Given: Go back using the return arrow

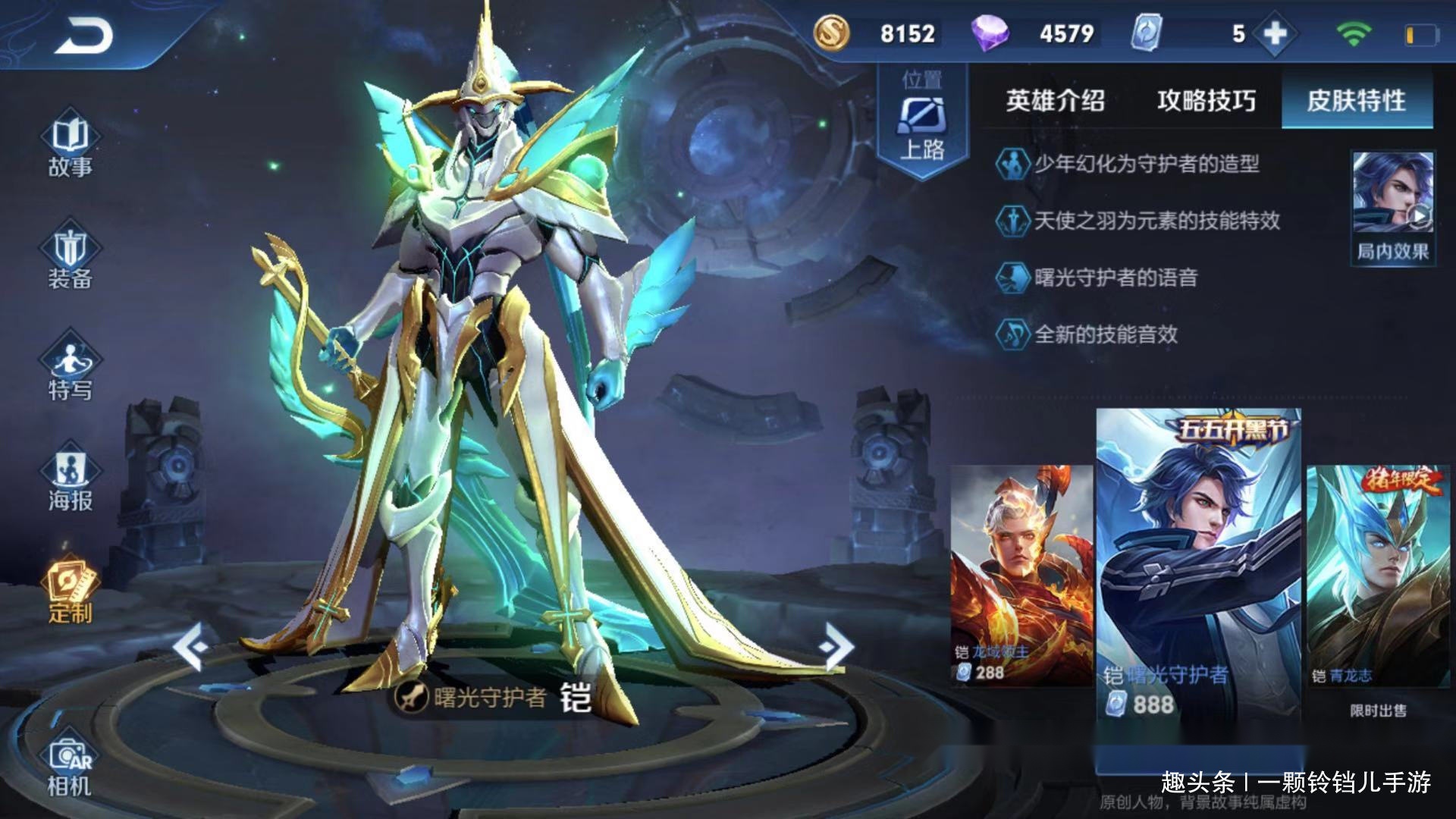Looking at the screenshot, I should click(83, 36).
